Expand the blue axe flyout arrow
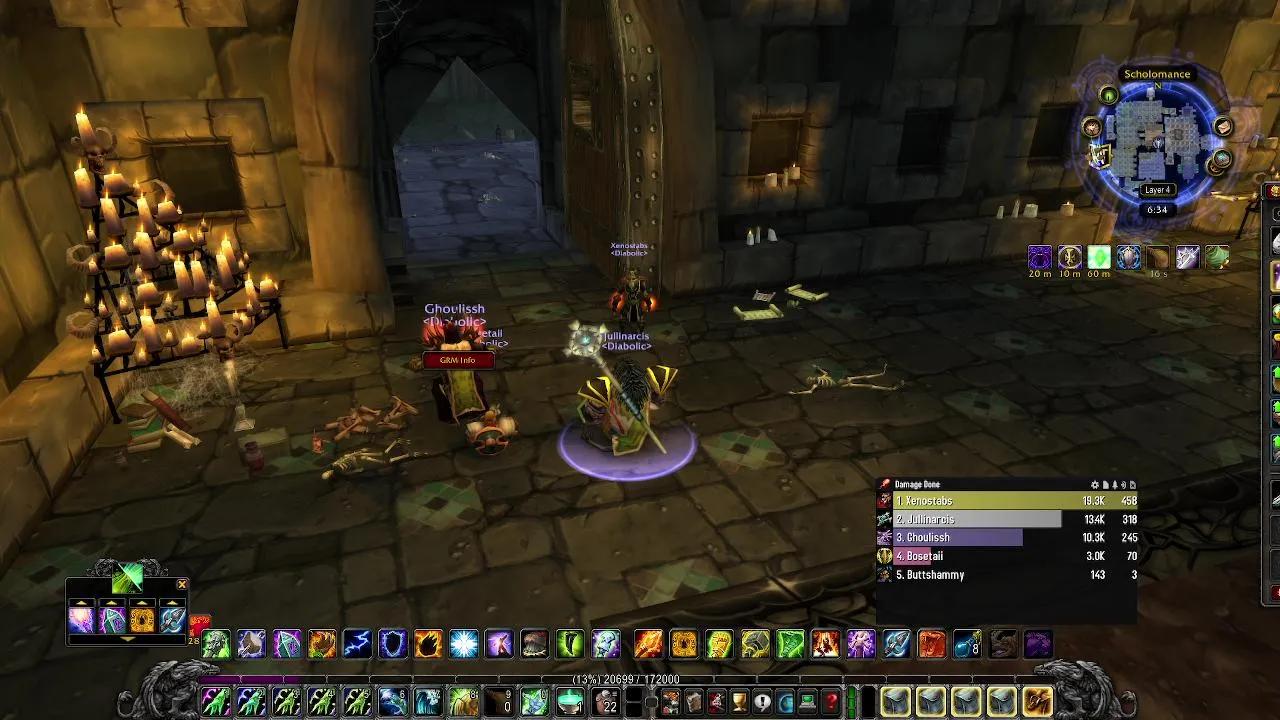This screenshot has height=720, width=1280. coord(172,602)
